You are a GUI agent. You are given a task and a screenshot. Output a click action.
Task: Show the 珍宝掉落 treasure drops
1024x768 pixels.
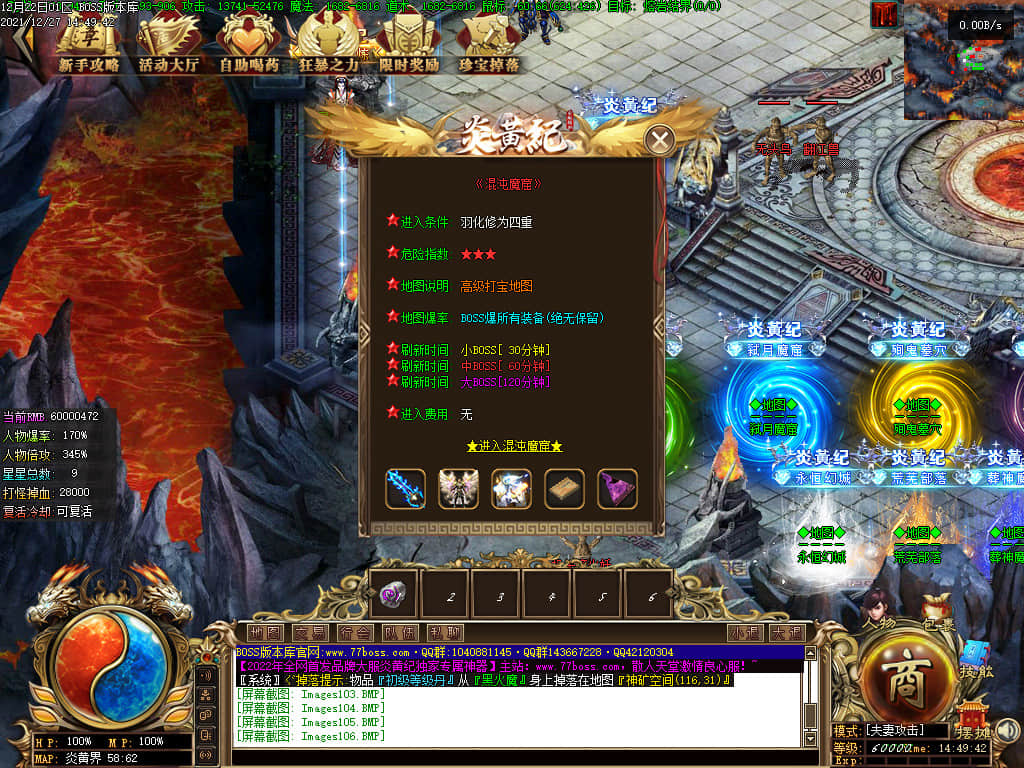pos(489,46)
